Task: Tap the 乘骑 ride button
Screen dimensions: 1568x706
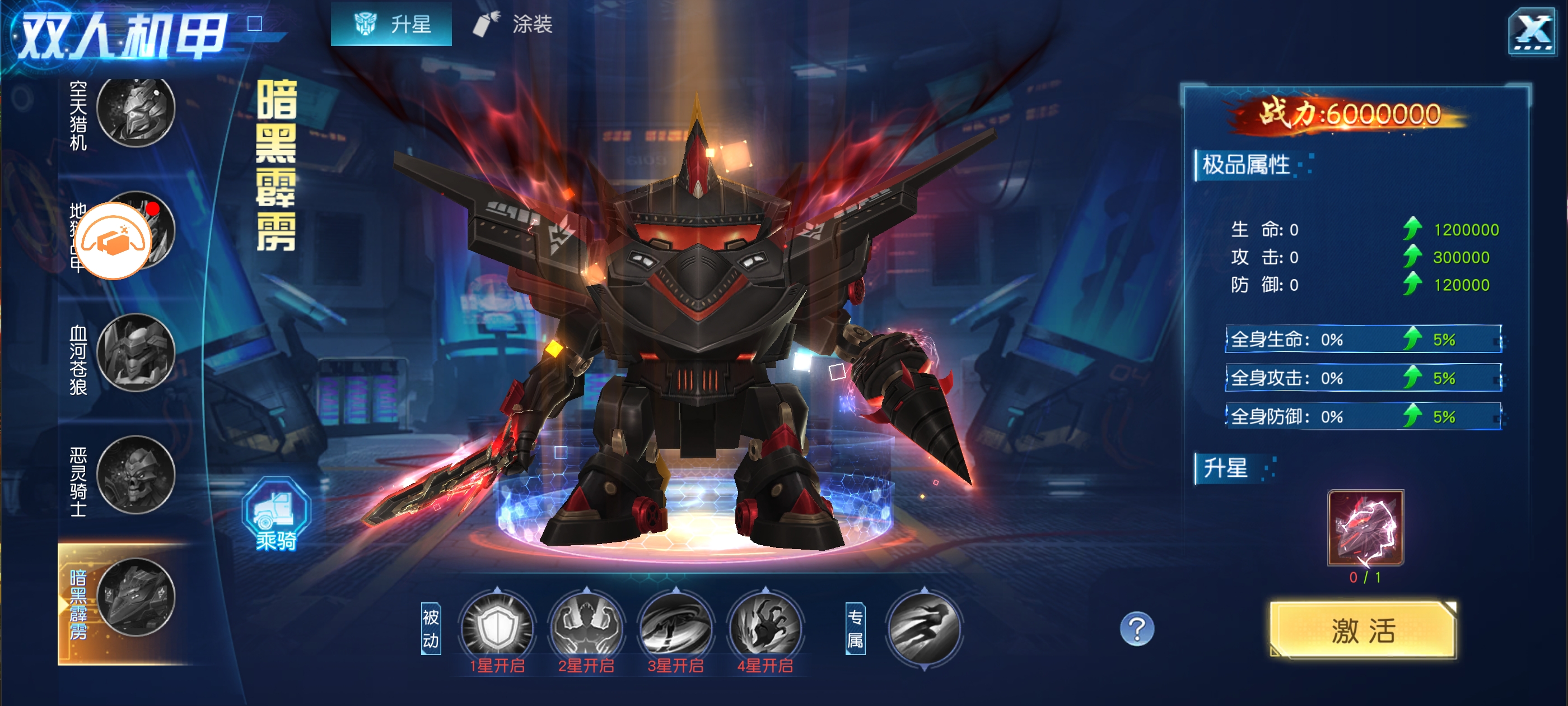Action: coord(276,515)
